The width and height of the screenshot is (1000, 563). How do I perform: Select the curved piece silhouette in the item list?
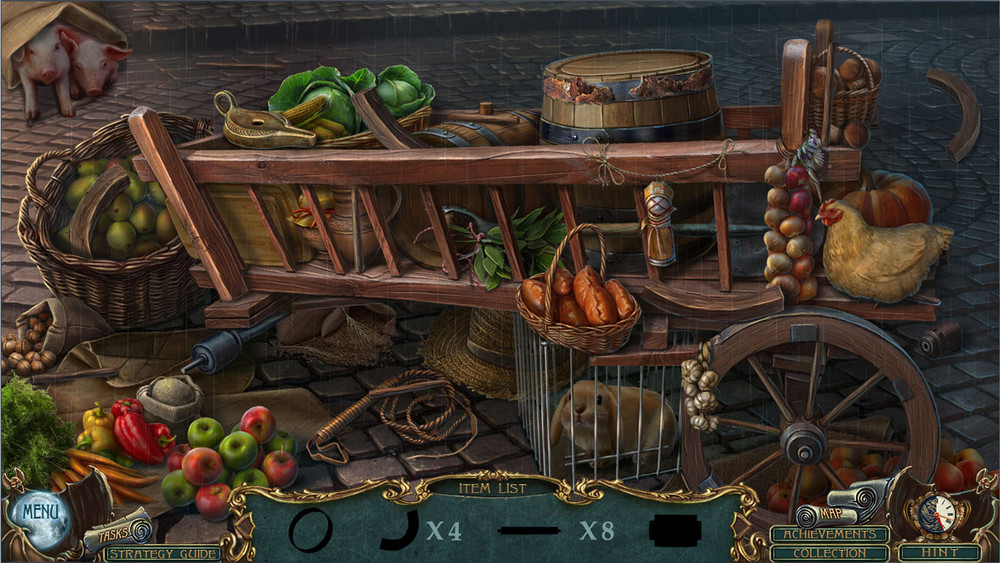400,529
